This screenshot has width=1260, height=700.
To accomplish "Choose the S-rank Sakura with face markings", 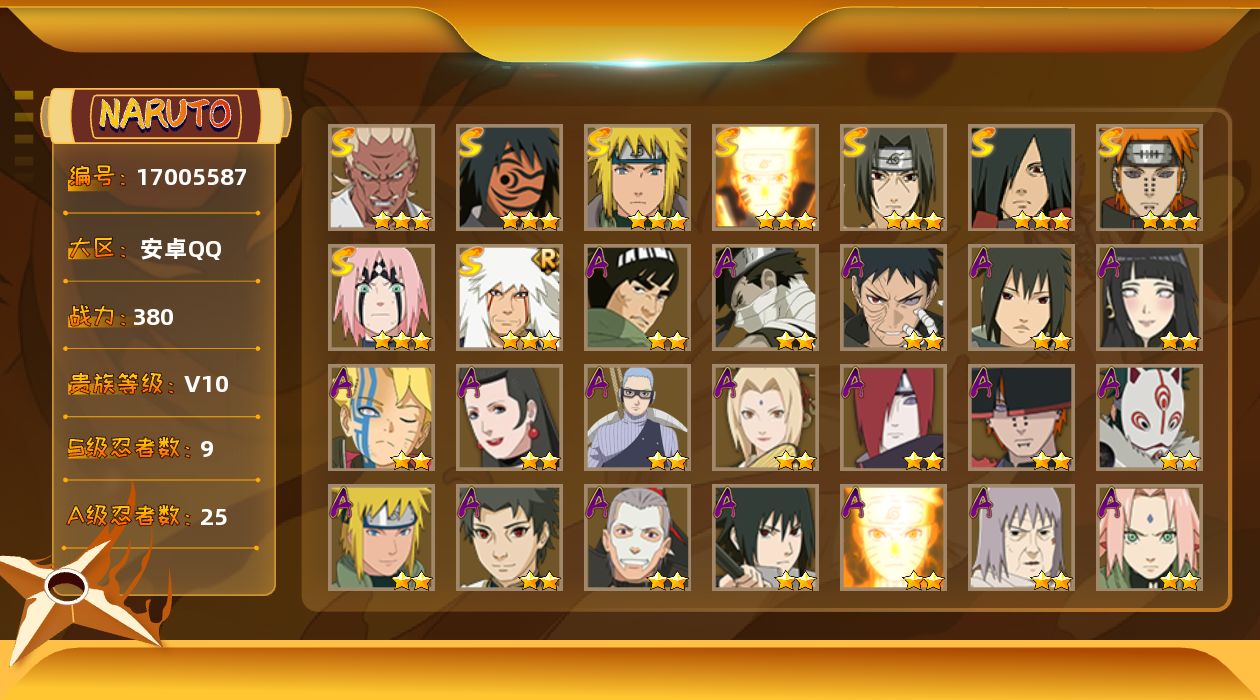I will click(x=381, y=297).
